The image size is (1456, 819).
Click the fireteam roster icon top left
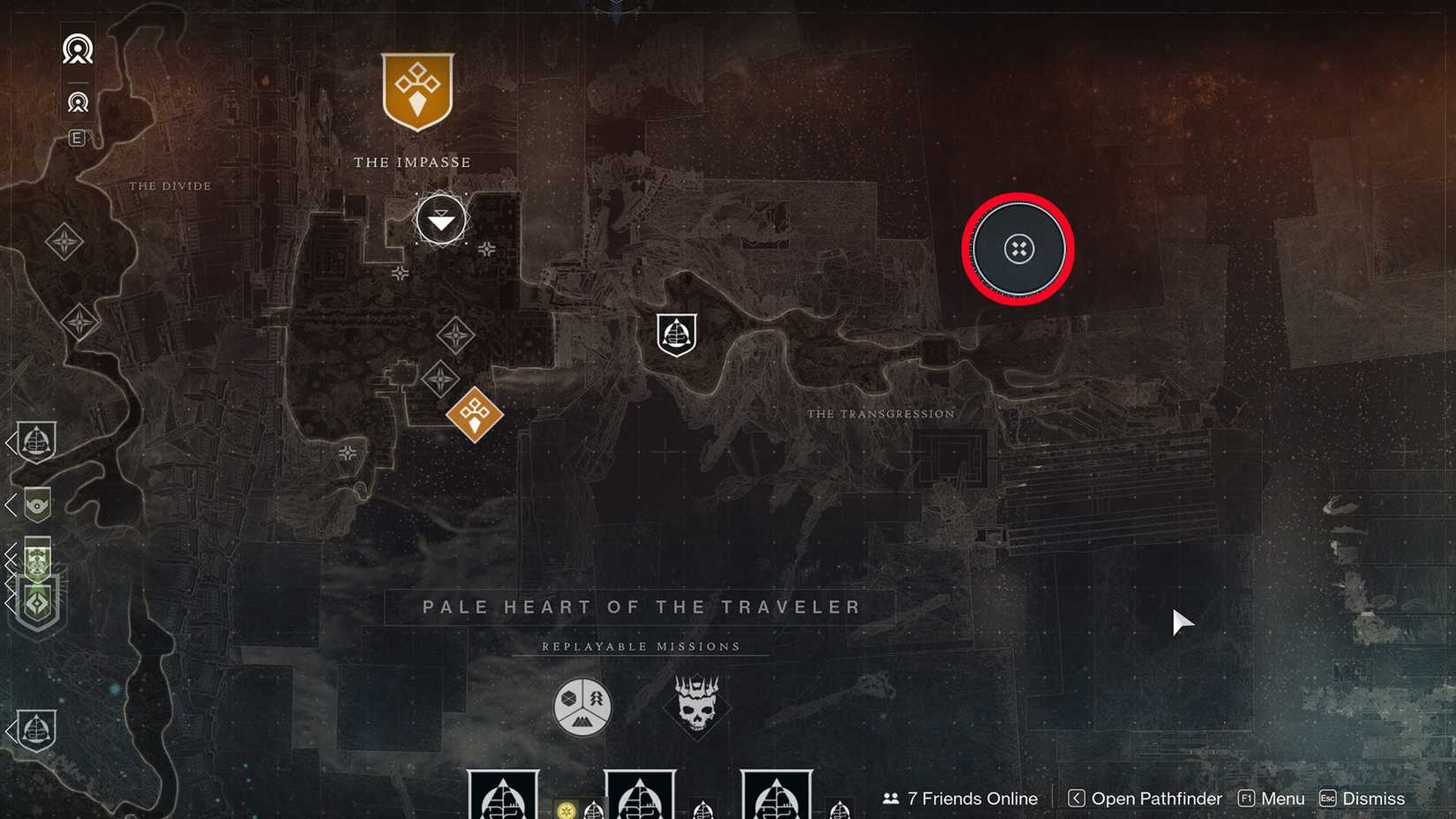[78, 49]
